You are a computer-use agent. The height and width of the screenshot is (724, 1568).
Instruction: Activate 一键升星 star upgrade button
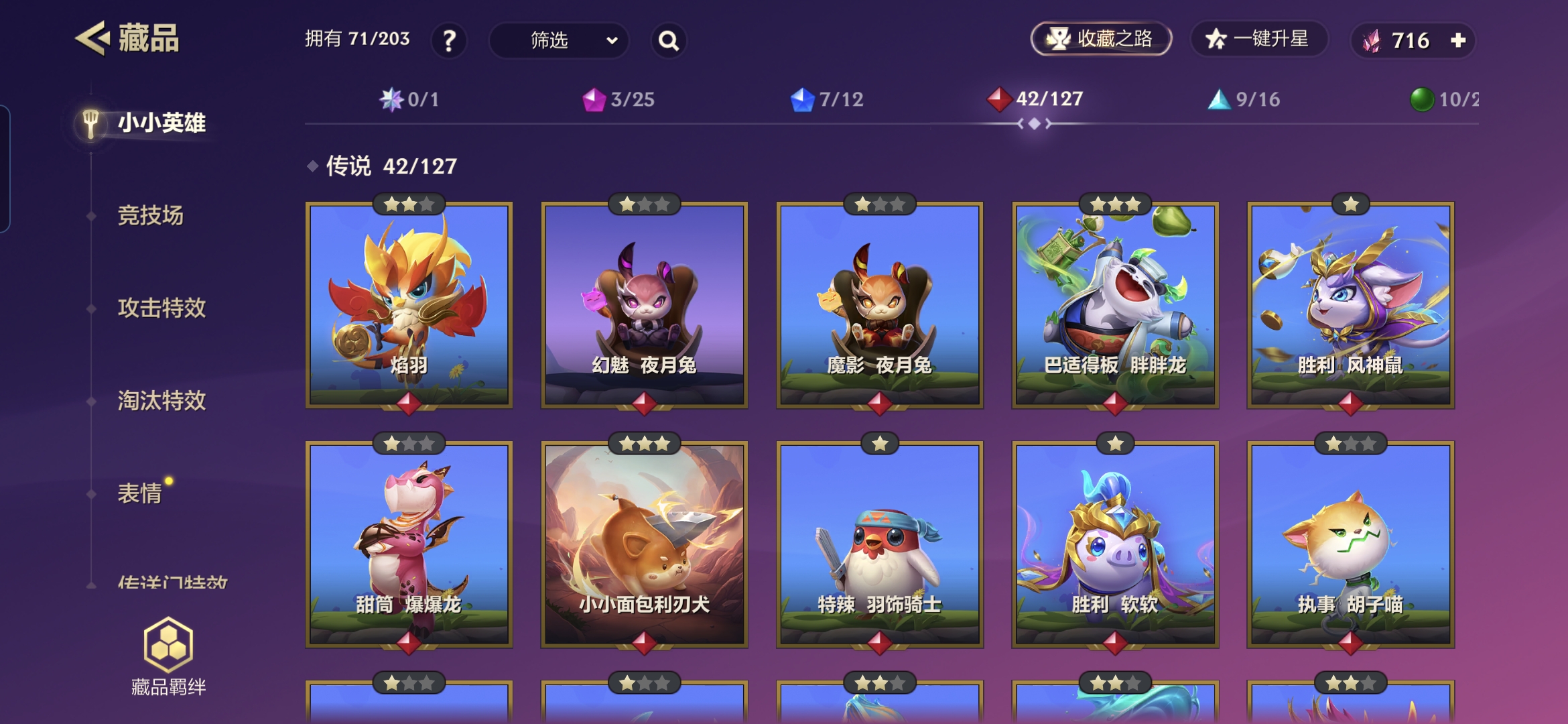[x=1258, y=39]
